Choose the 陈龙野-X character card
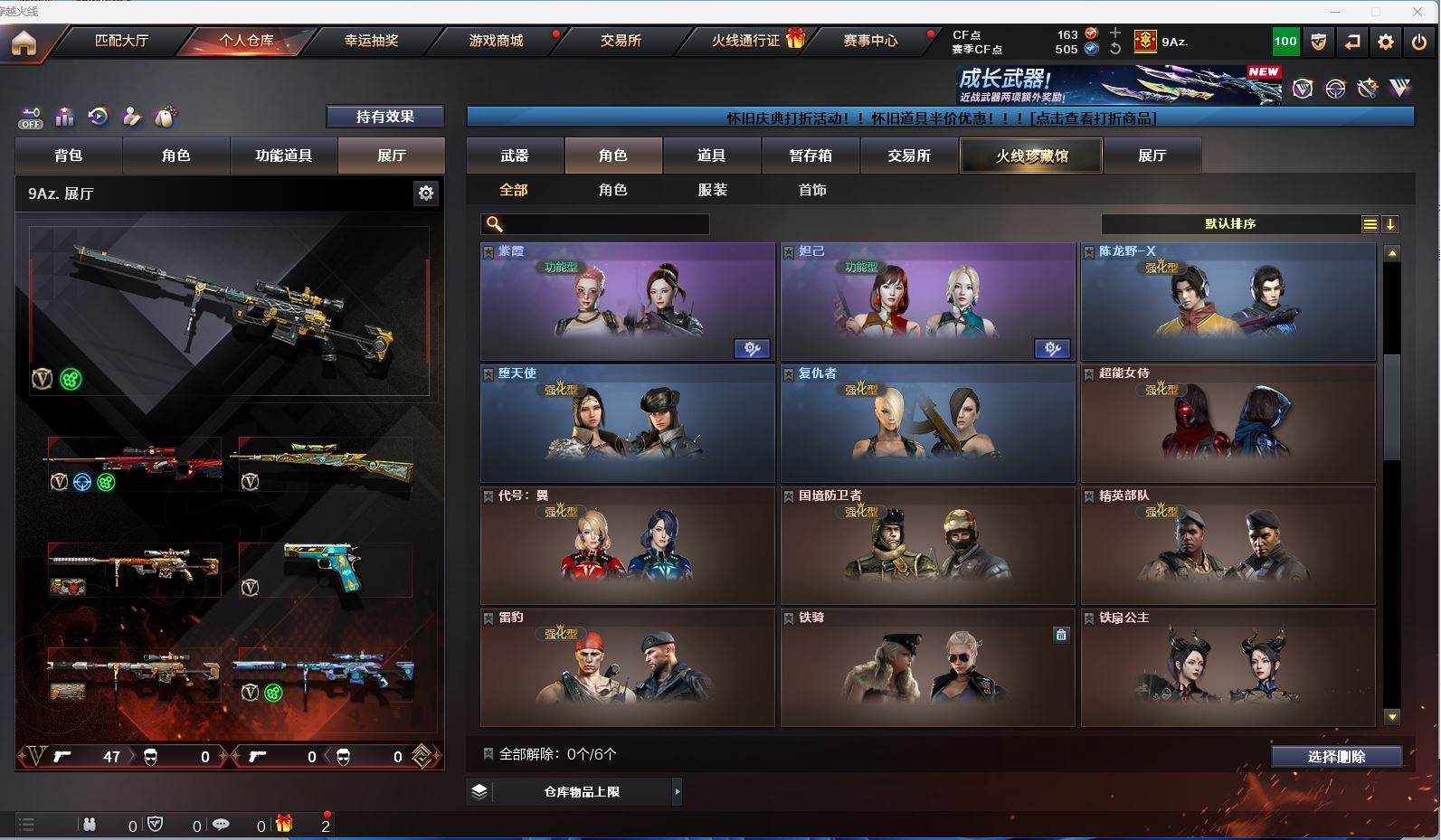Image resolution: width=1441 pixels, height=840 pixels. click(1228, 302)
